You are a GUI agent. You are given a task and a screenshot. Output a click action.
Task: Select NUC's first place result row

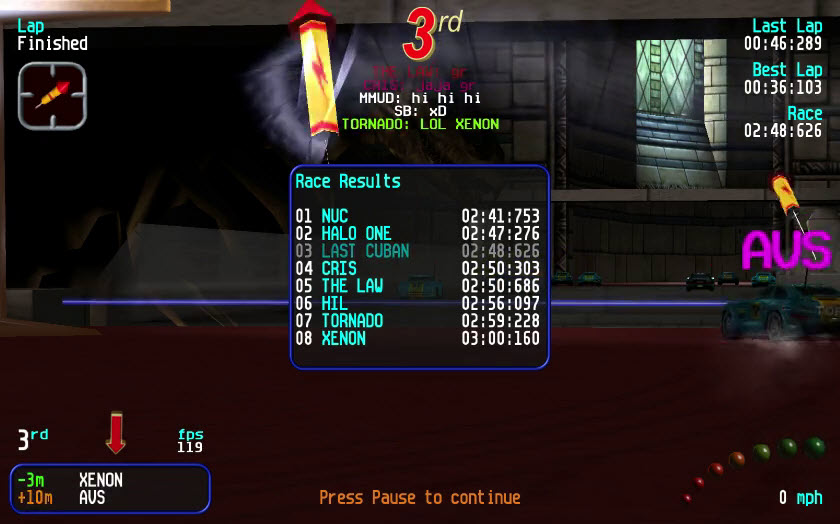pos(417,216)
